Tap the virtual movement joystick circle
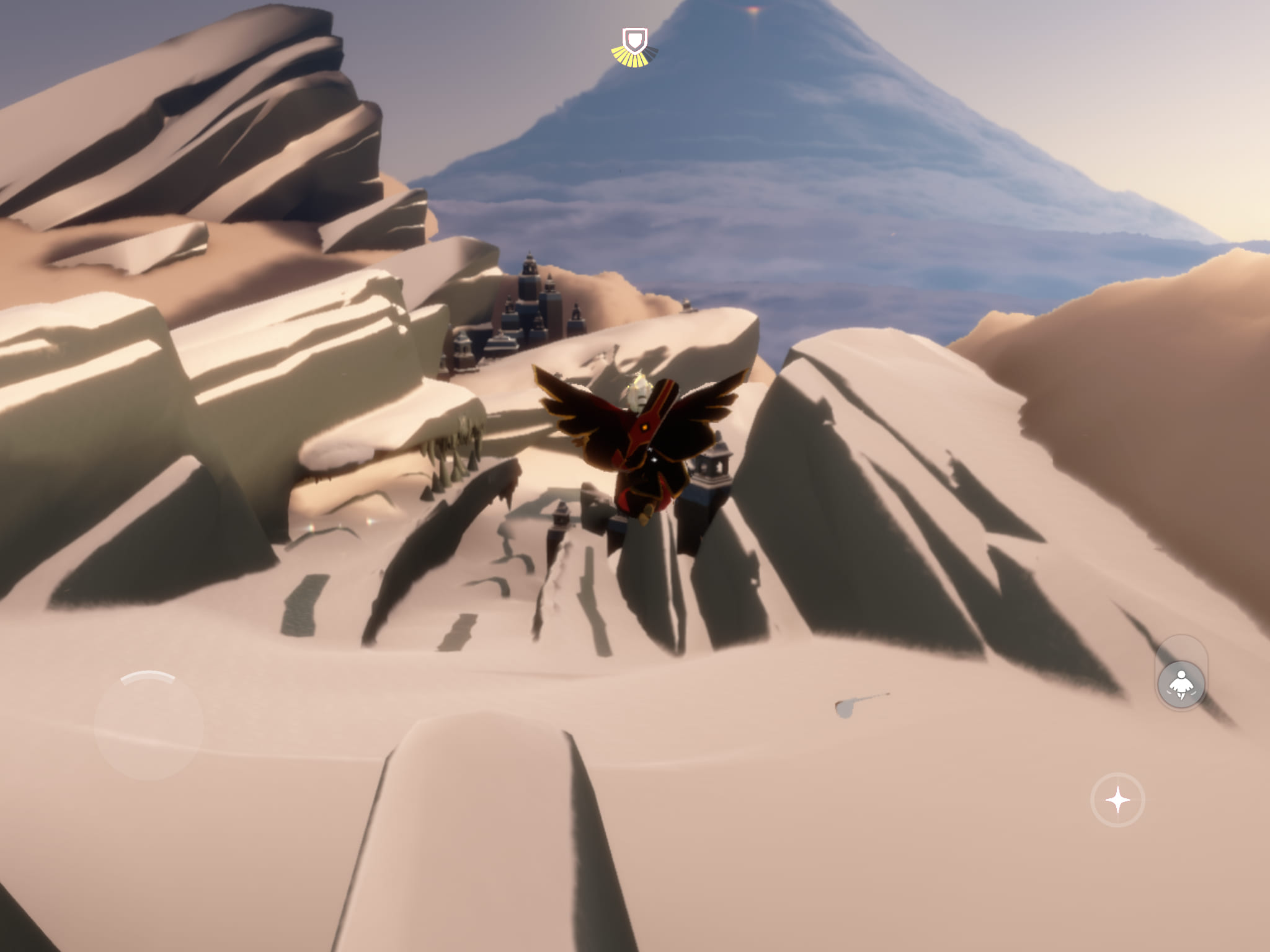This screenshot has height=952, width=1270. [149, 725]
